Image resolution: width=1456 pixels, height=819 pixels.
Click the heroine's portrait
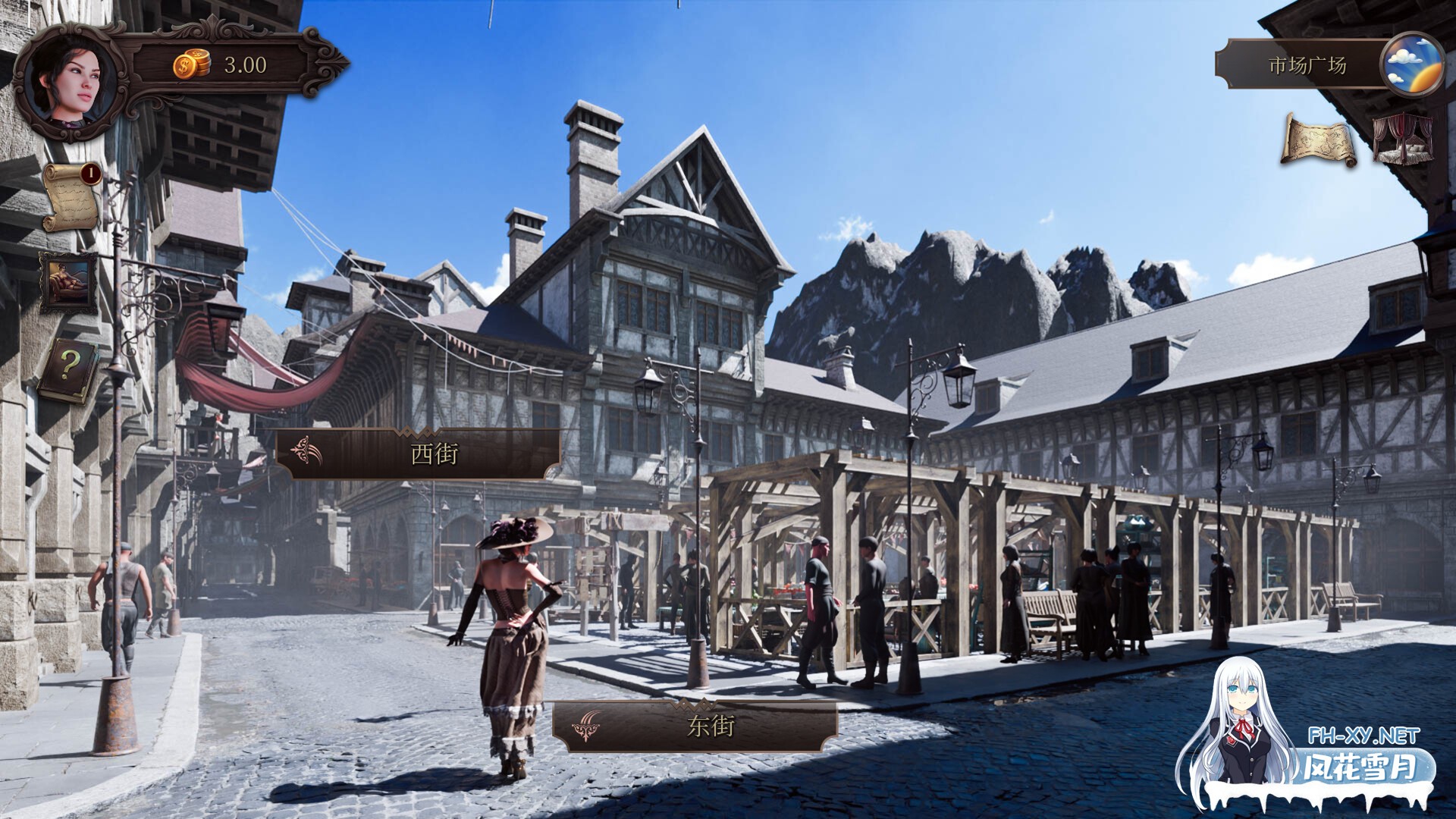[x=68, y=80]
